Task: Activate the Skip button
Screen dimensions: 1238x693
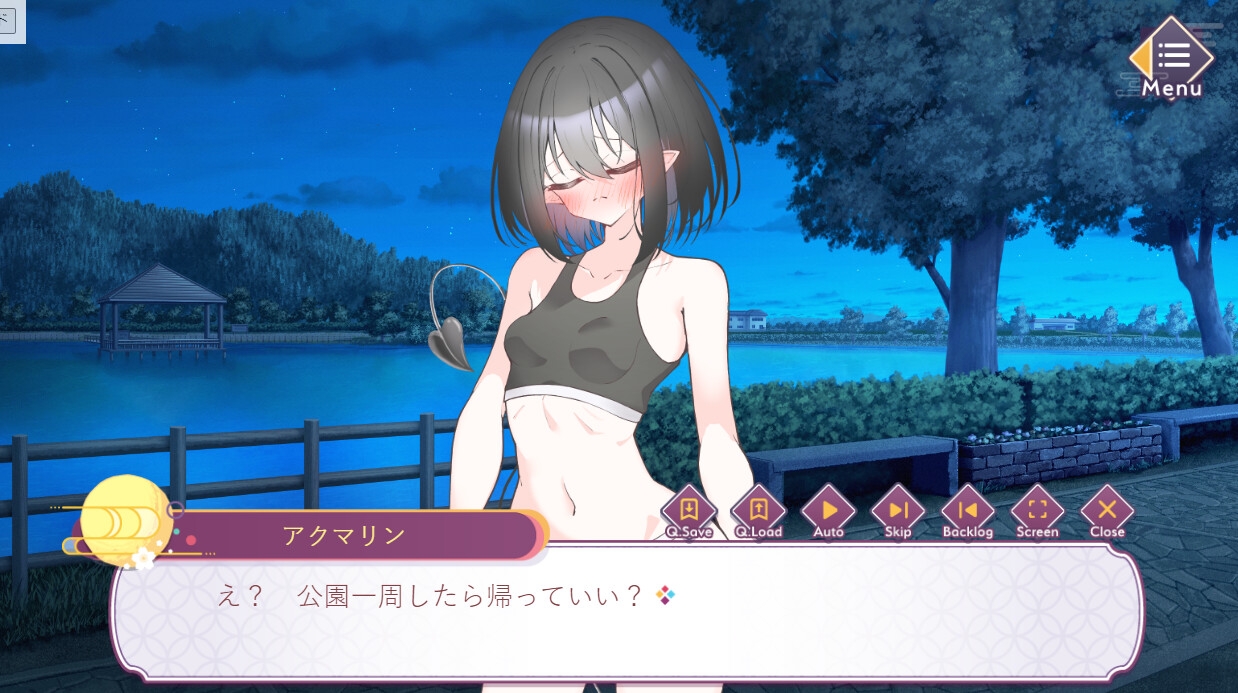Action: [898, 510]
